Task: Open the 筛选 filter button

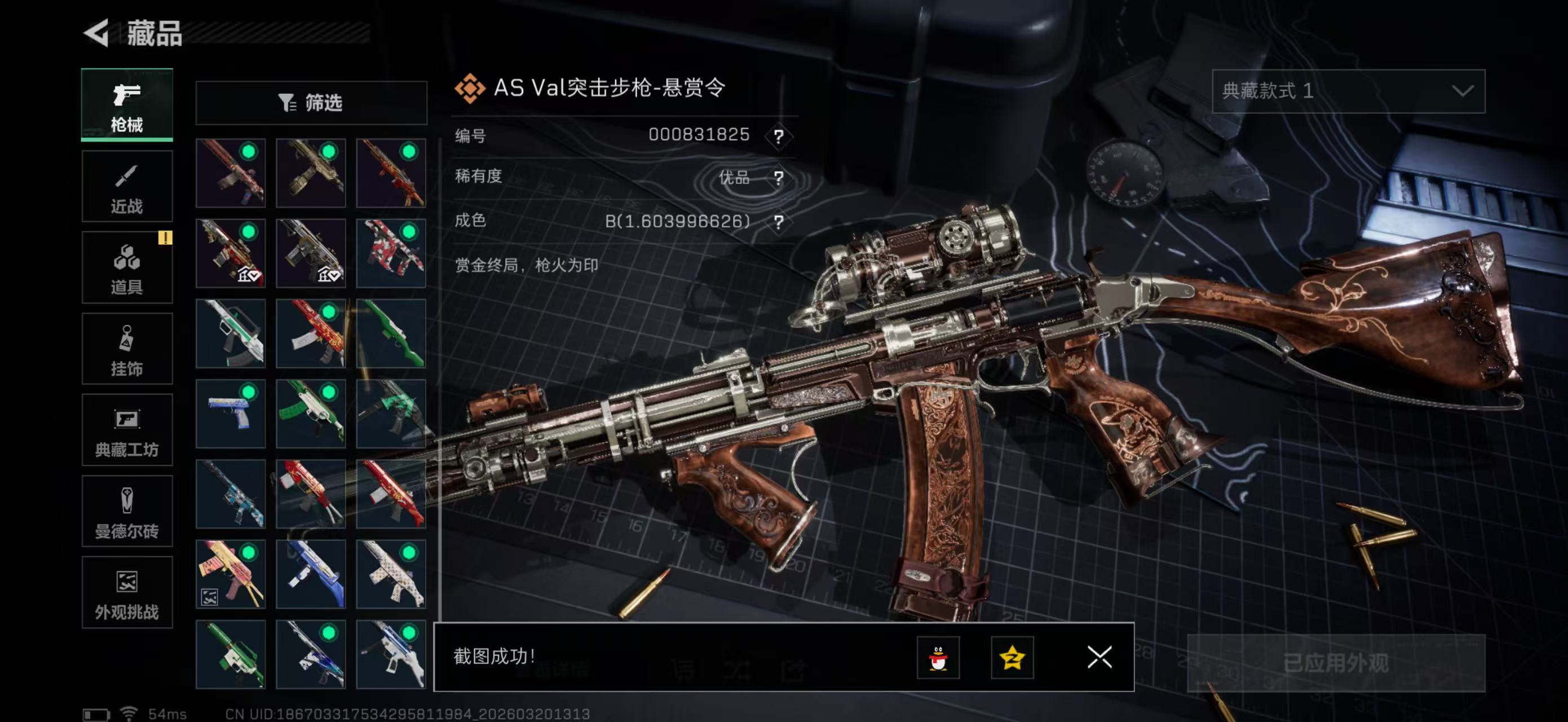Action: [x=311, y=103]
